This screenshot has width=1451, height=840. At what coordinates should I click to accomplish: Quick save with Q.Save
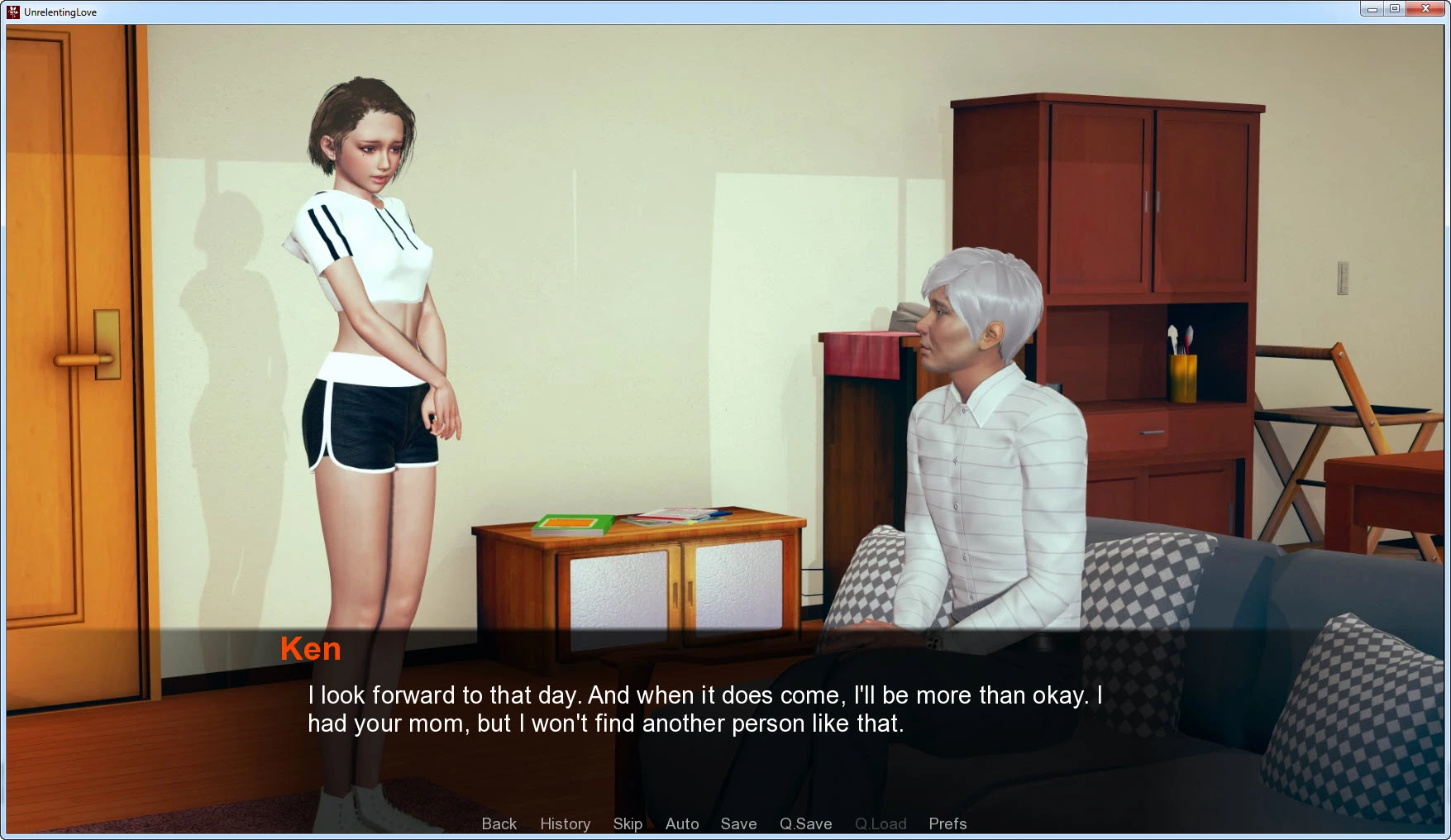(805, 823)
